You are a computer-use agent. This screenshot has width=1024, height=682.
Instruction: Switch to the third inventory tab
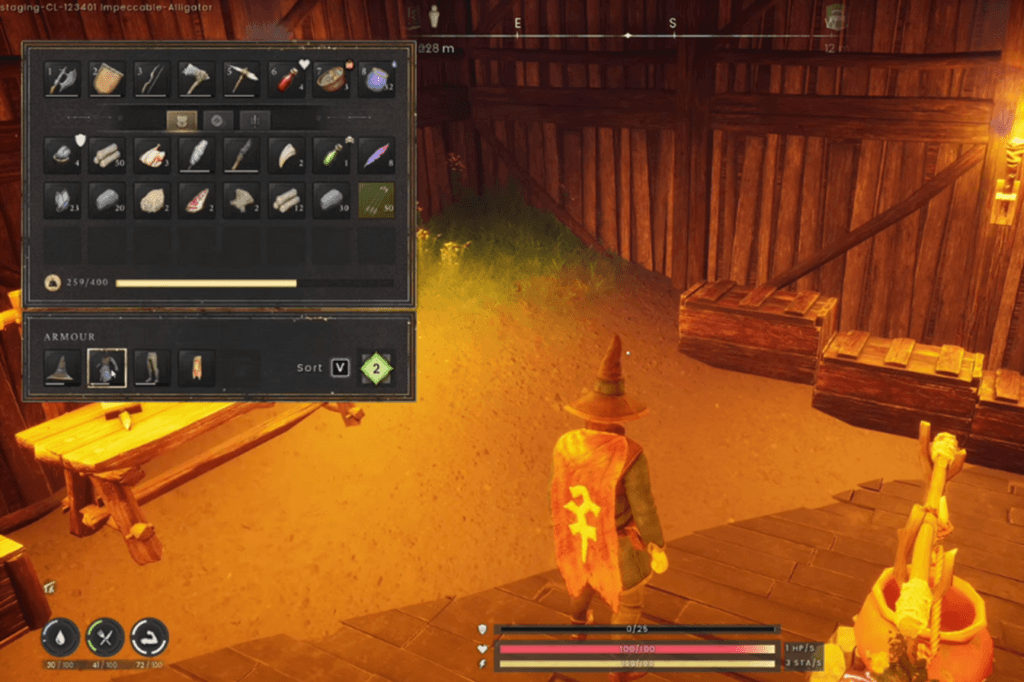coord(255,121)
